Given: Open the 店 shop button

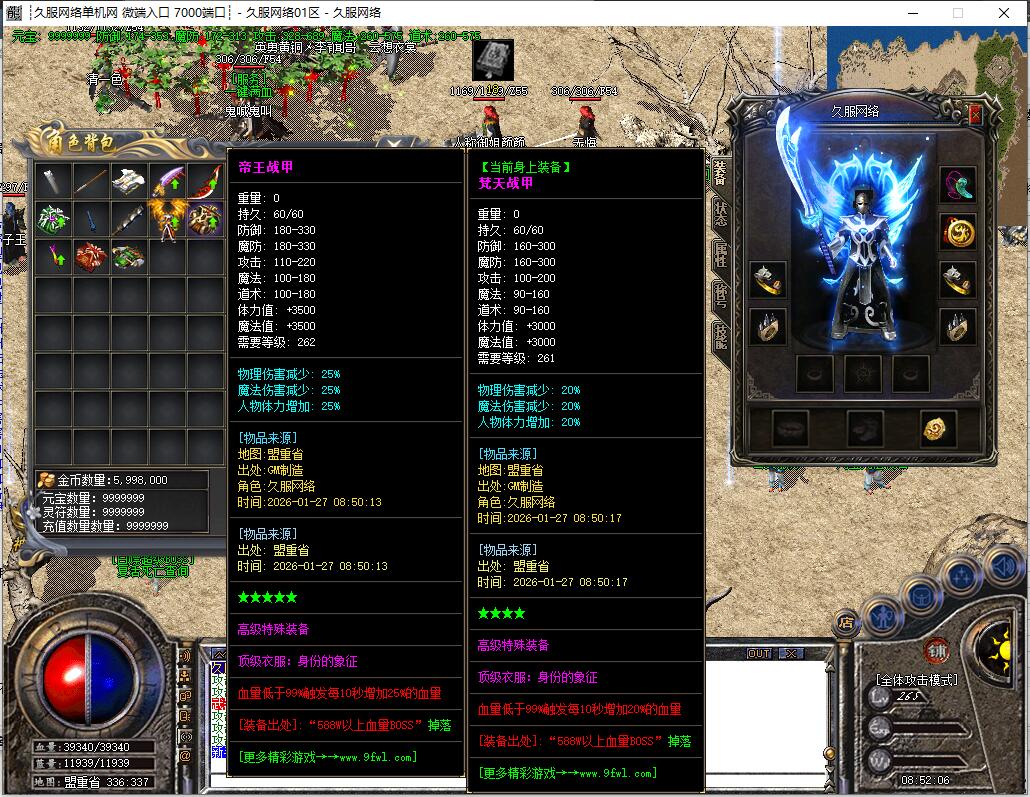Looking at the screenshot, I should click(x=846, y=622).
